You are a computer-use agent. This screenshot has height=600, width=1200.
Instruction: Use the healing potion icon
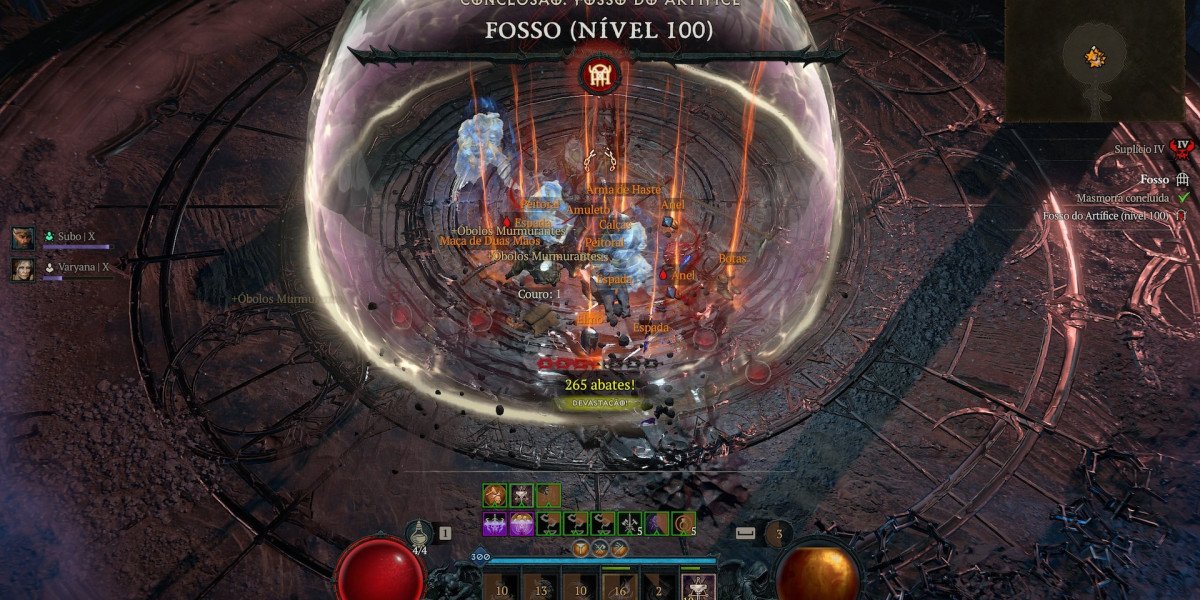[419, 534]
